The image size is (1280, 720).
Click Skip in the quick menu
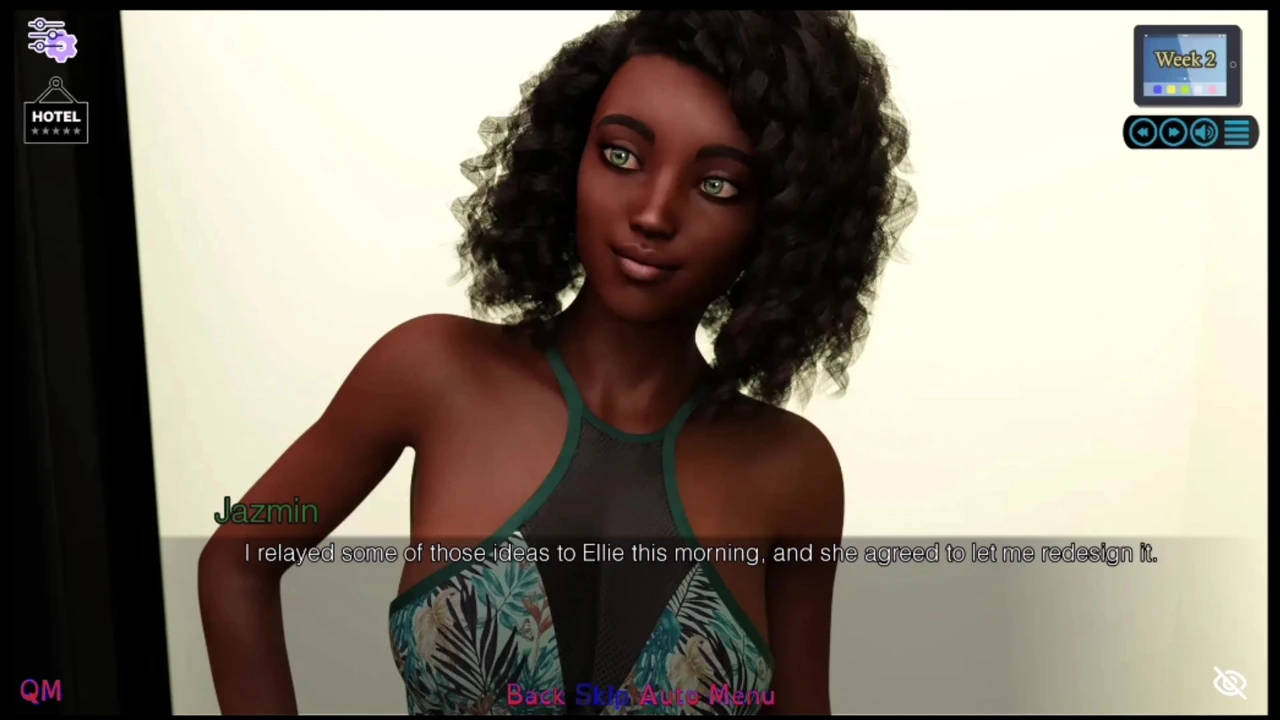coord(601,695)
